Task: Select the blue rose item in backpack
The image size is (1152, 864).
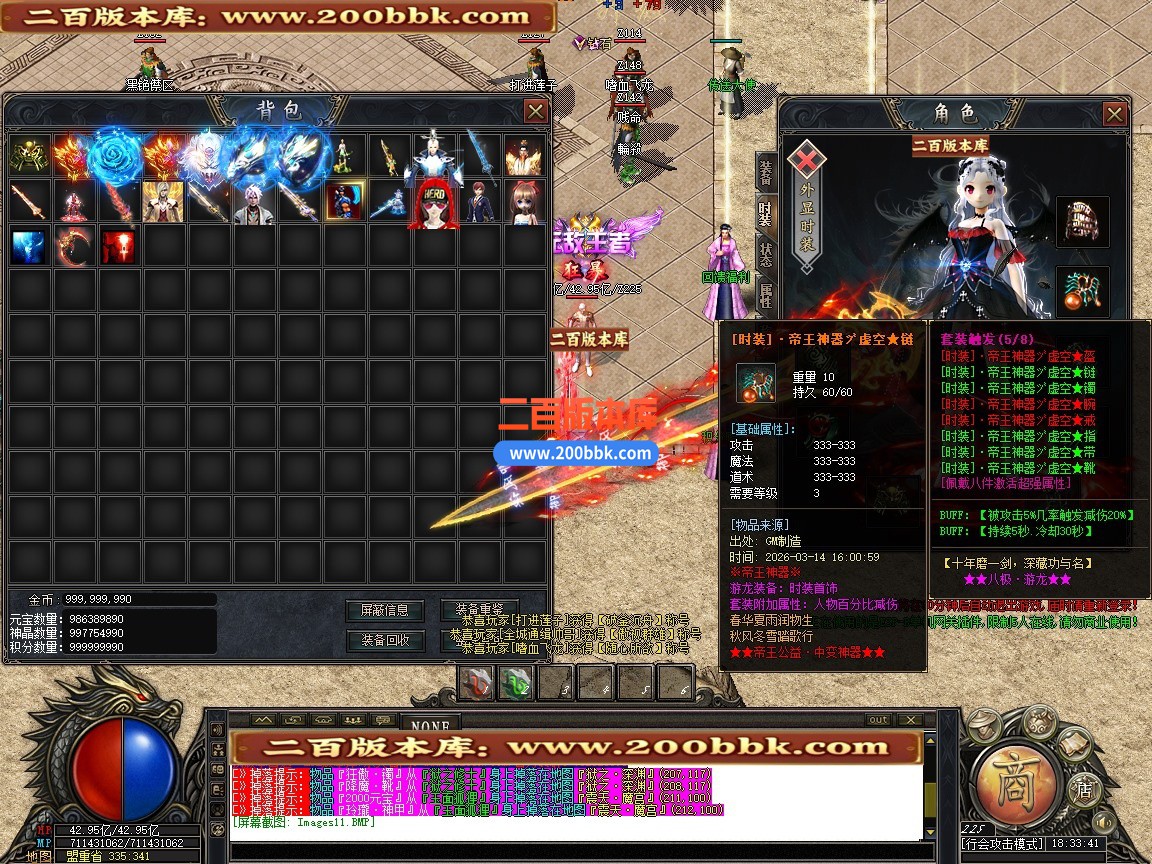Action: tap(118, 157)
